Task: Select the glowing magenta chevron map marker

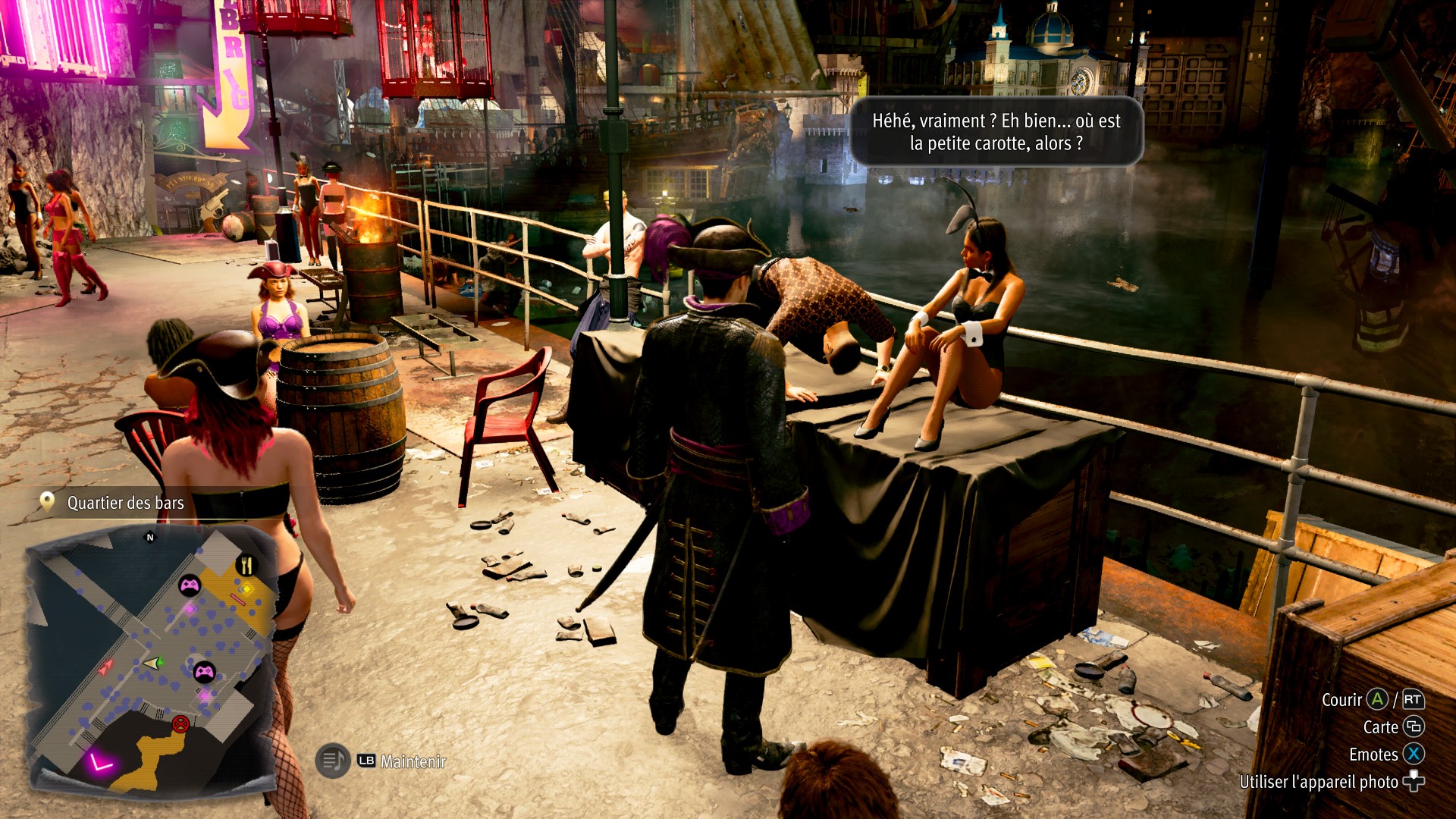Action: [x=99, y=761]
